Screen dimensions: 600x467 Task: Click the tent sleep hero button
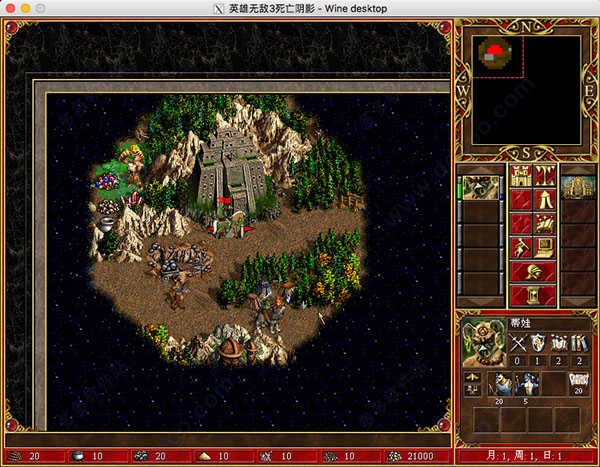pyautogui.click(x=546, y=200)
